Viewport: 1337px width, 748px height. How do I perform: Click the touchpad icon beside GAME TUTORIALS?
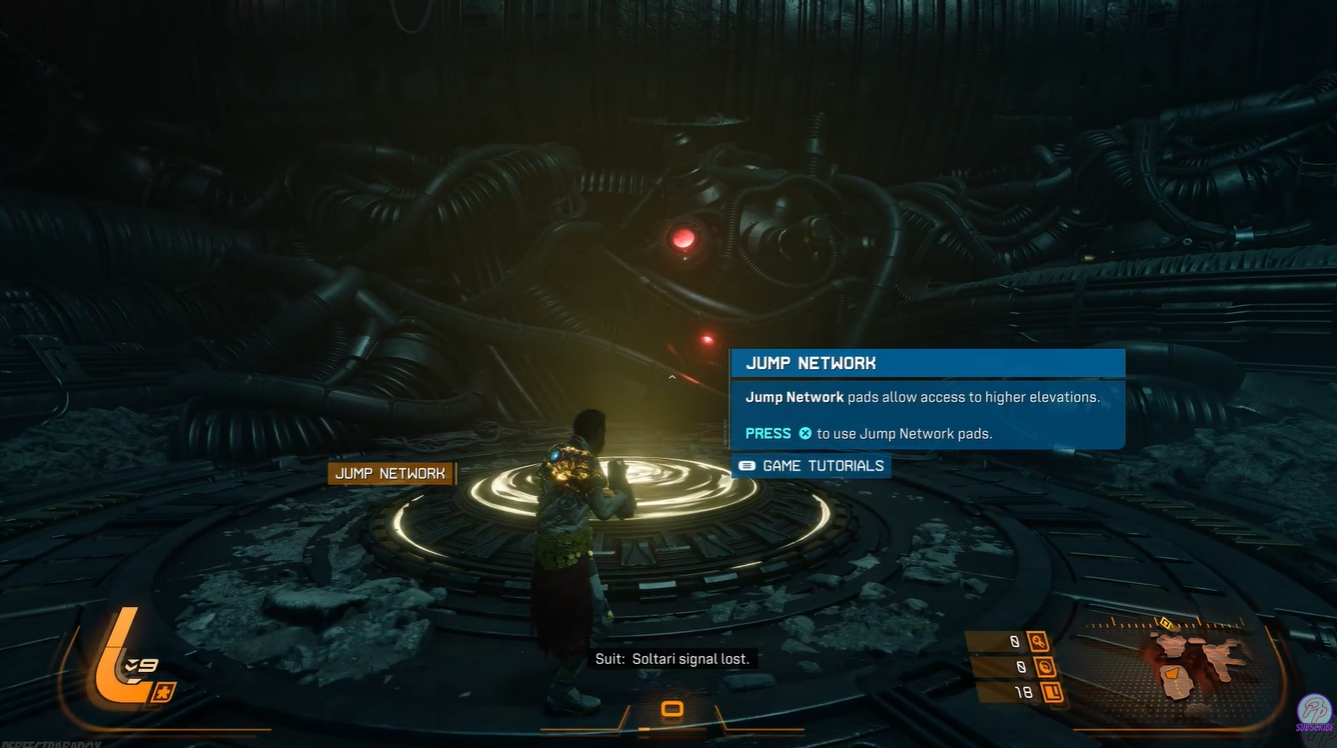[746, 465]
